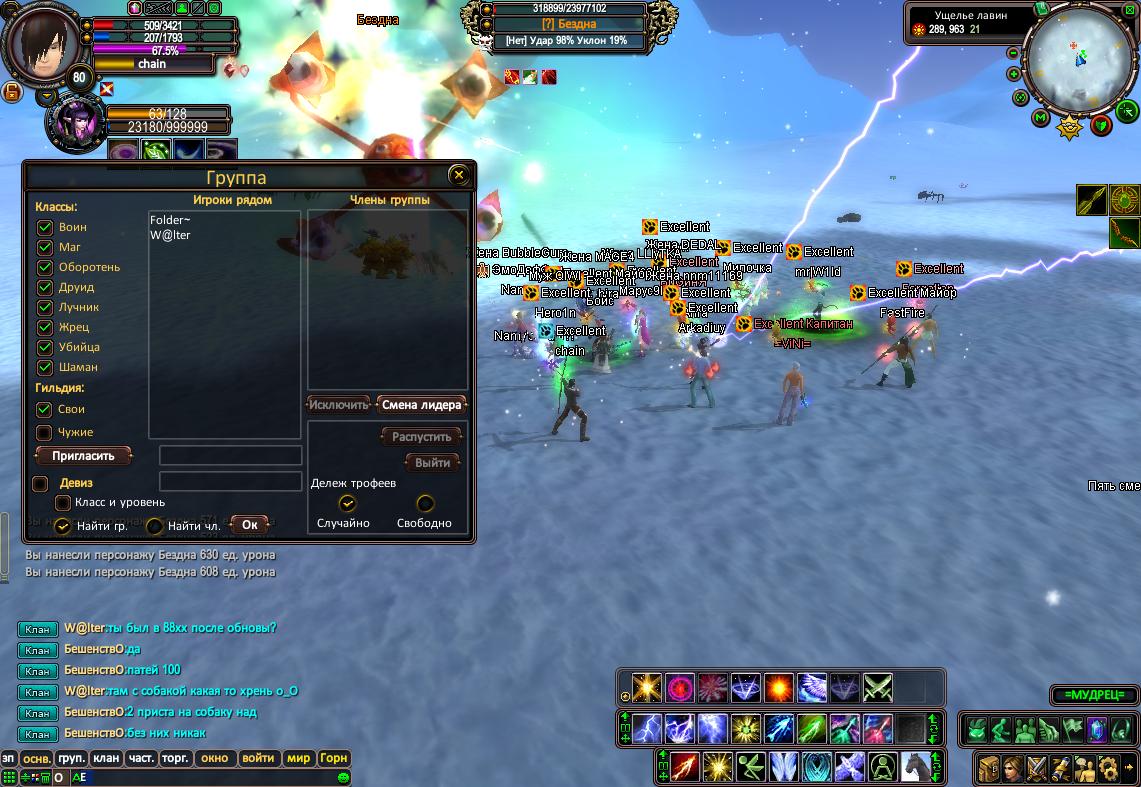Activate the crossed swords skill

(877, 688)
